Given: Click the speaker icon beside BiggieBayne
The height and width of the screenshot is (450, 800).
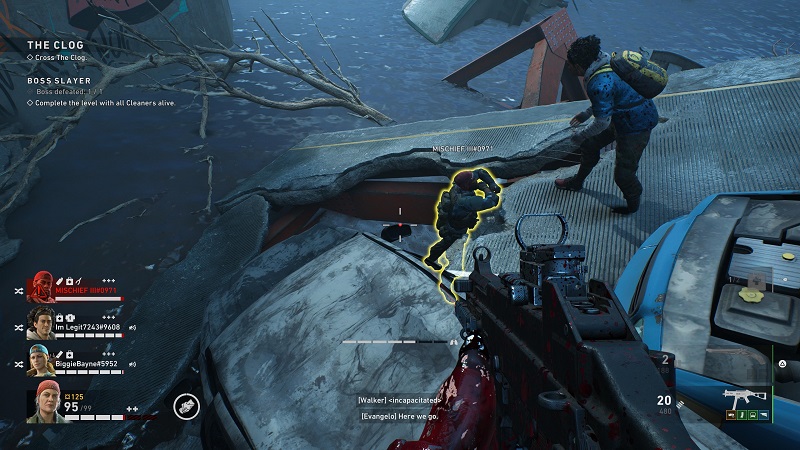Looking at the screenshot, I should pos(131,363).
